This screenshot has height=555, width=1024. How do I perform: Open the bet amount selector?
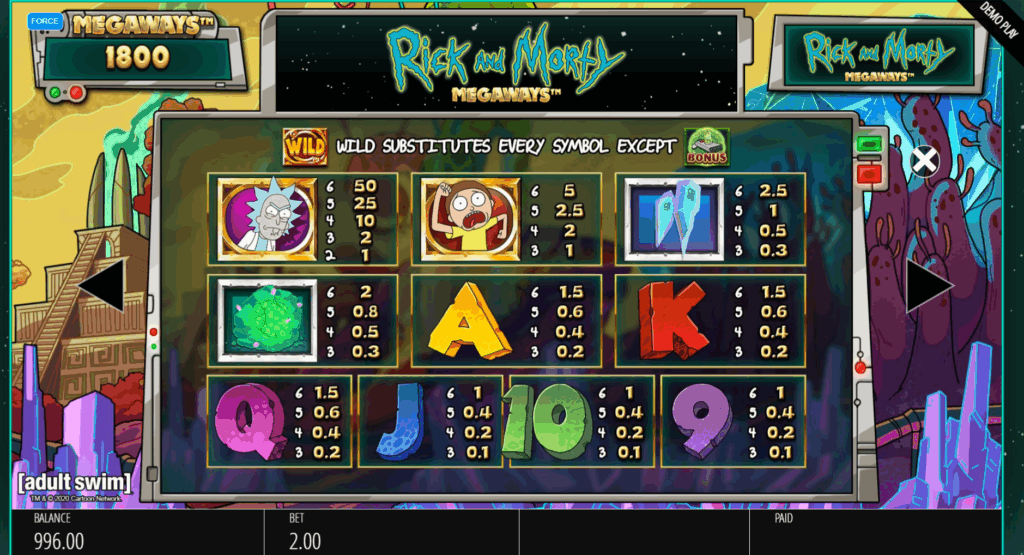point(390,533)
